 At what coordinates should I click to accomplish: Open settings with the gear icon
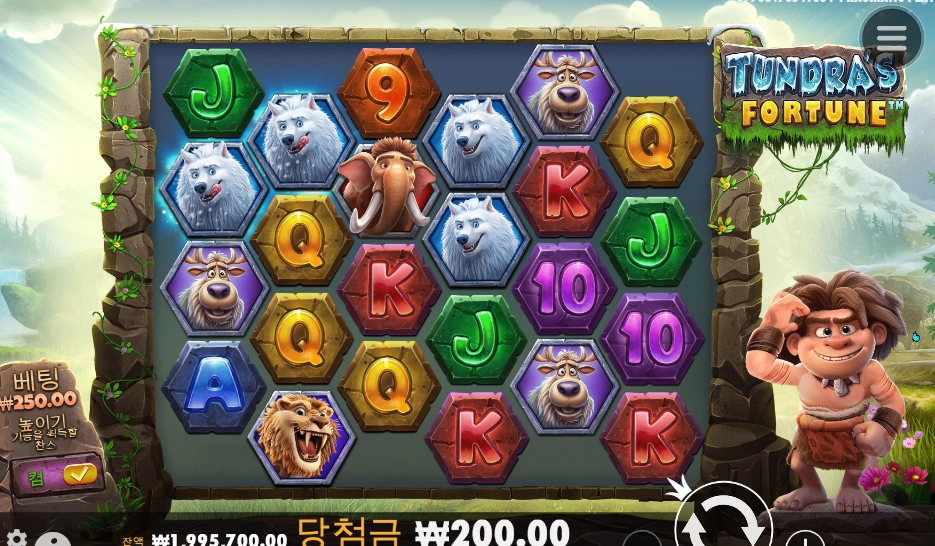(x=16, y=539)
